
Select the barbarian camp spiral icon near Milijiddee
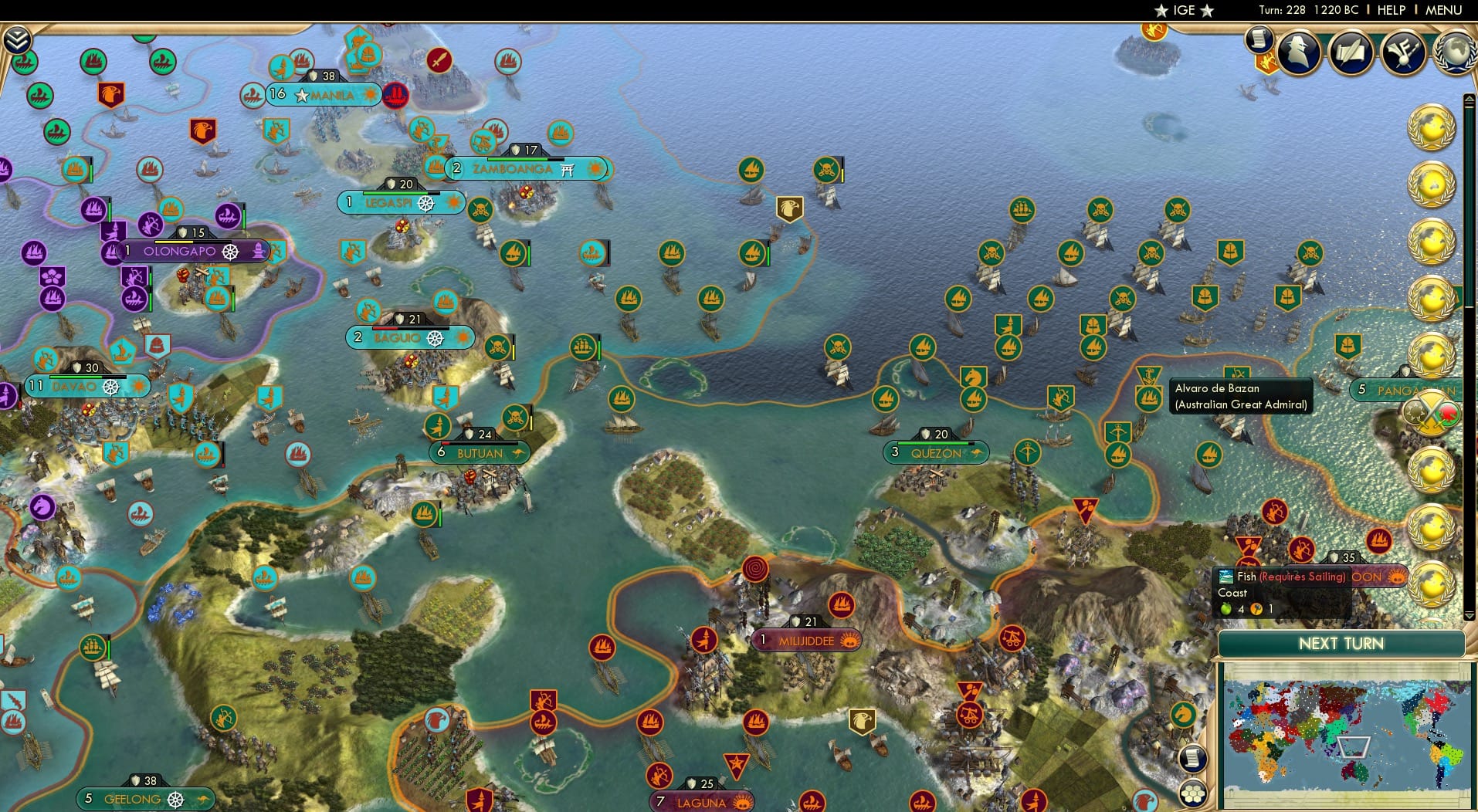(x=755, y=569)
